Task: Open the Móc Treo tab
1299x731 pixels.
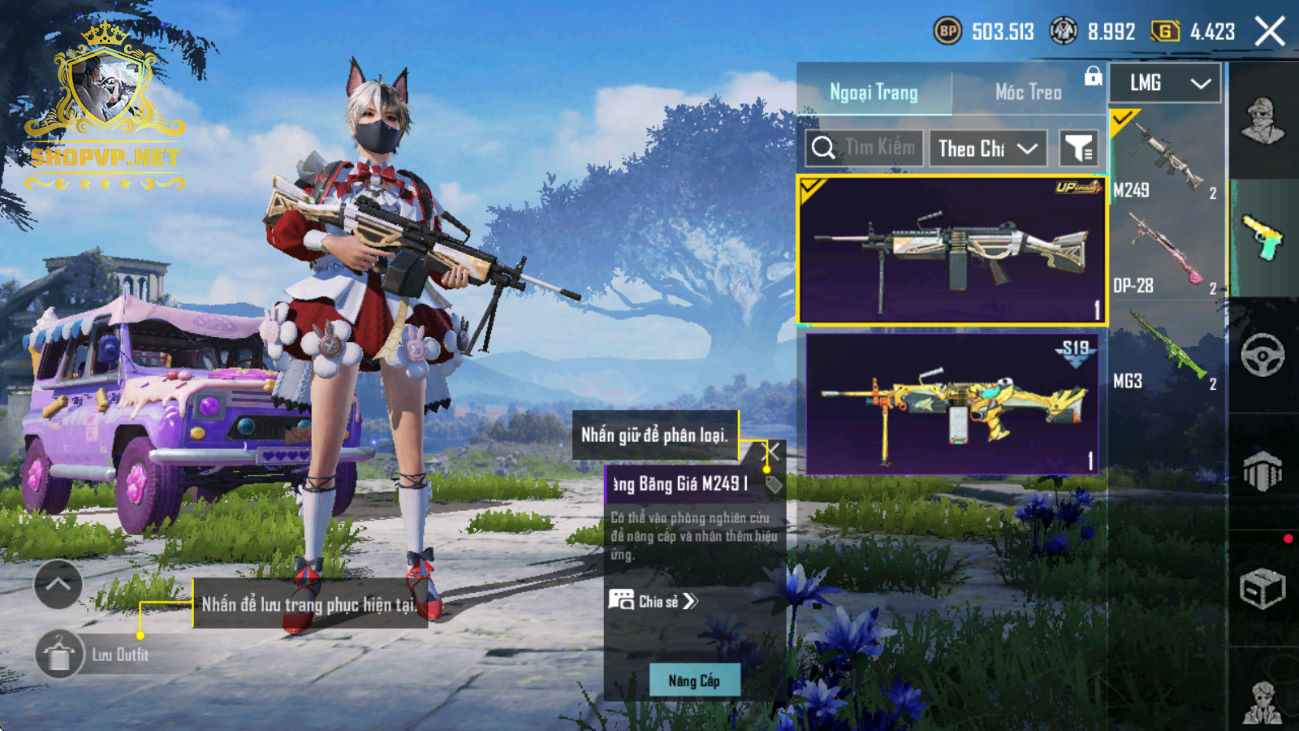Action: click(x=1028, y=93)
